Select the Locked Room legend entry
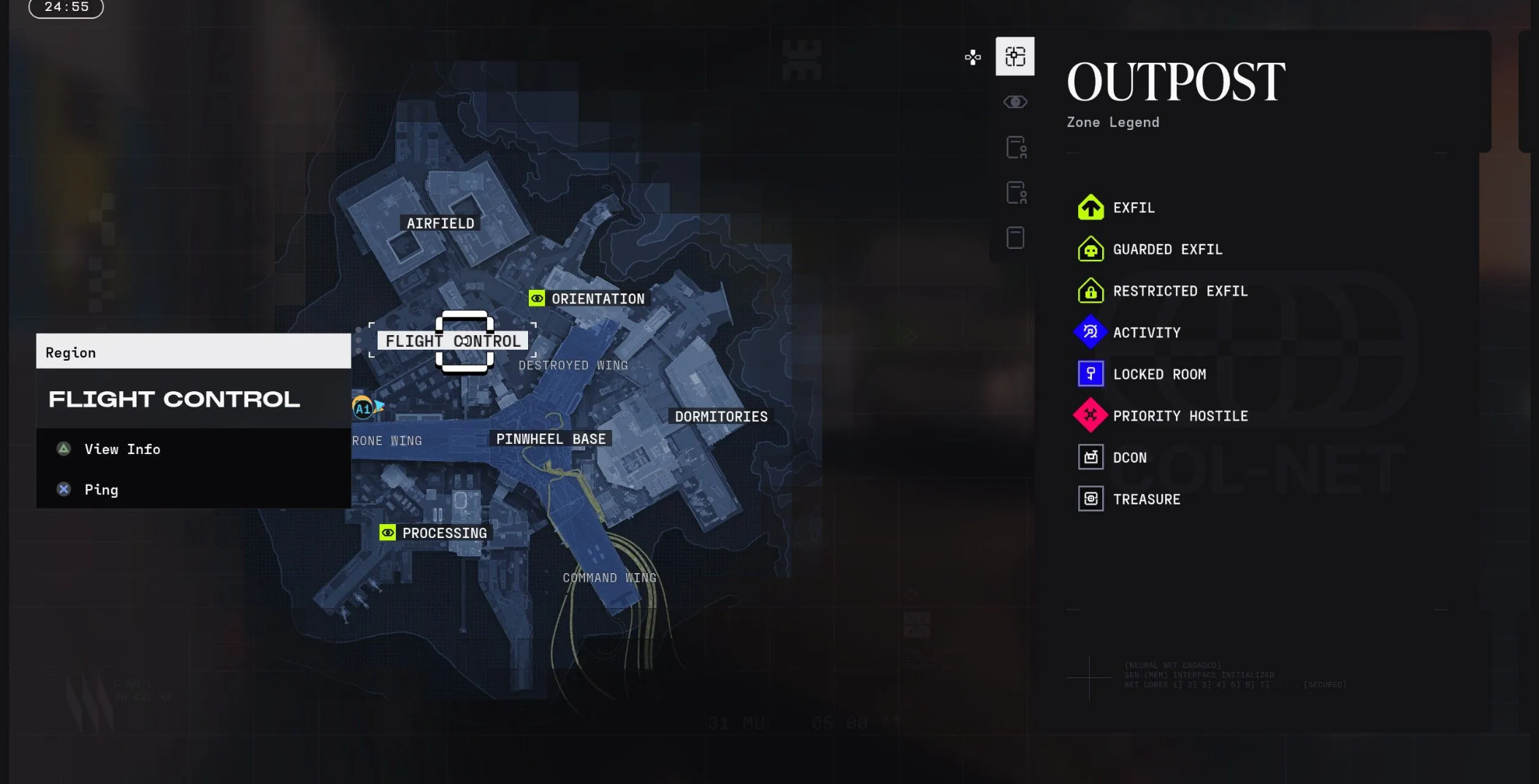Image resolution: width=1539 pixels, height=784 pixels. coord(1158,374)
